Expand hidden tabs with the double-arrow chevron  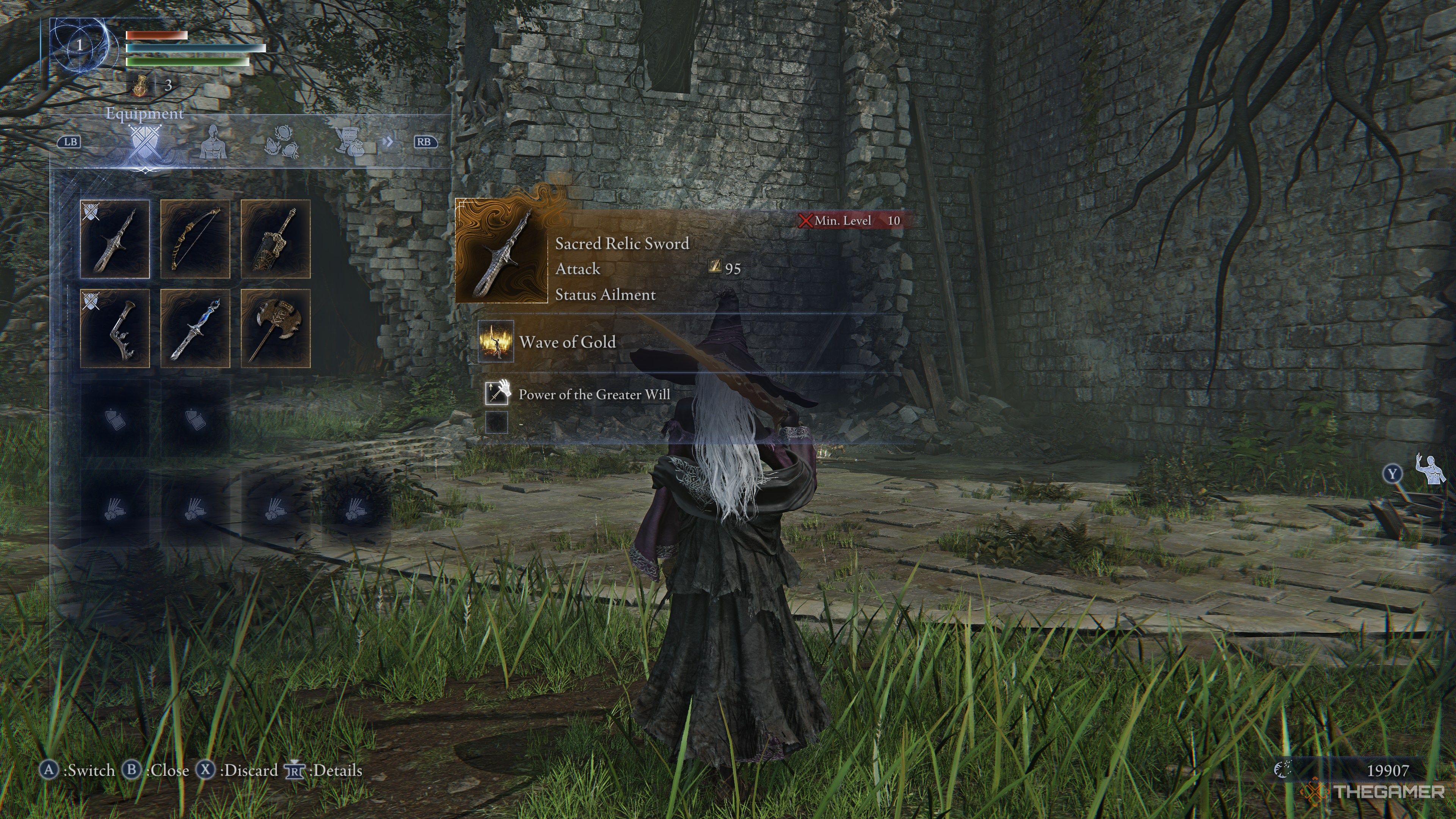coord(388,143)
